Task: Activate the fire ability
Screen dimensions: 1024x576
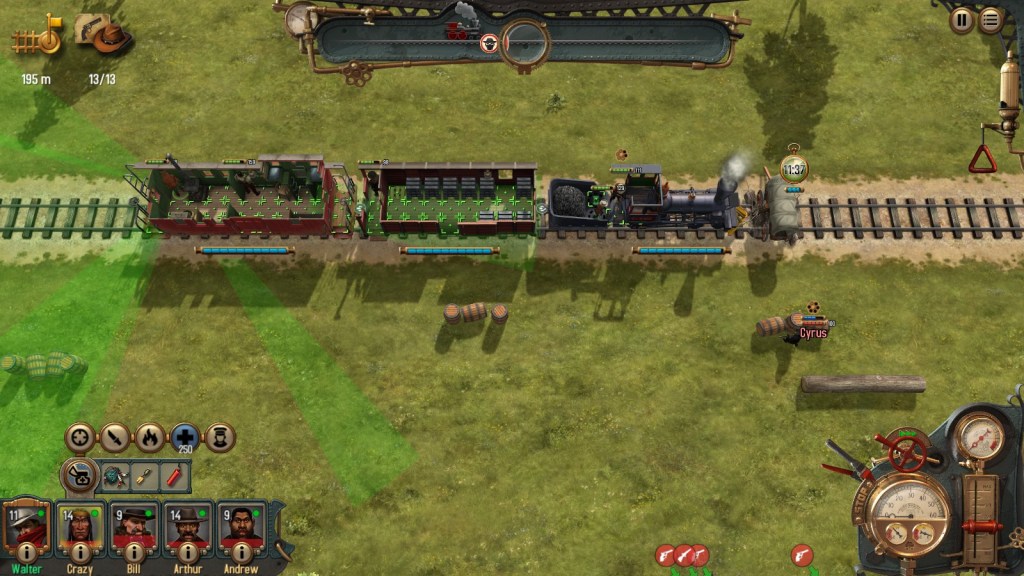Action: click(150, 437)
